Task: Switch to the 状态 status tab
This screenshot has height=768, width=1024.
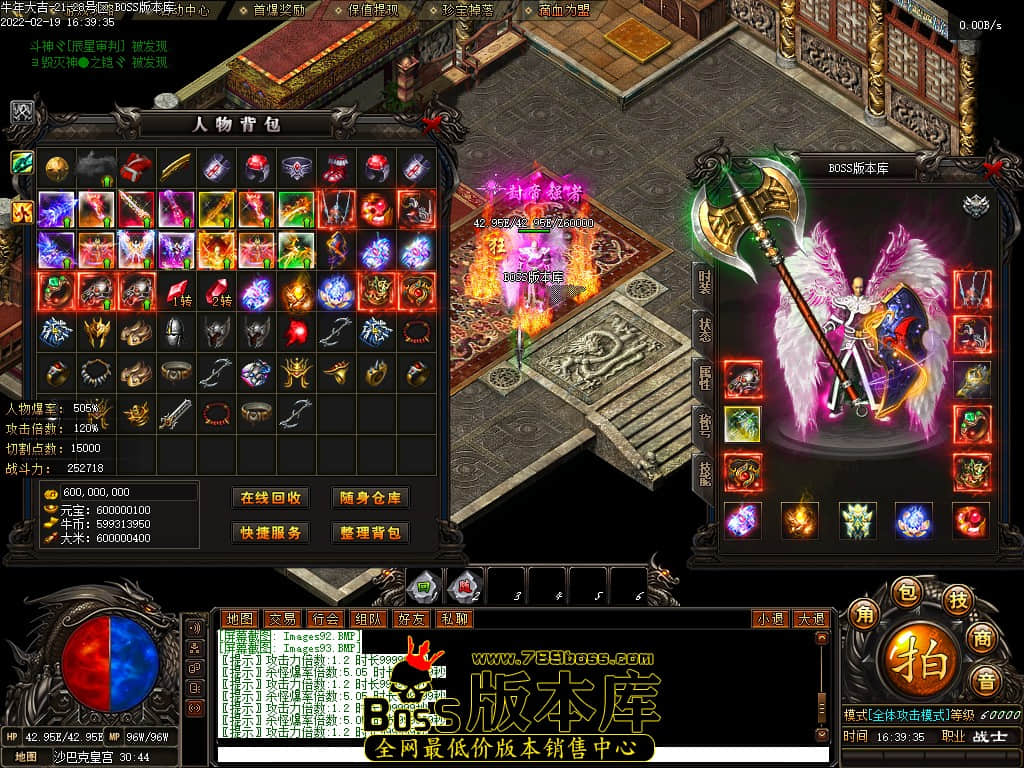Action: point(703,329)
